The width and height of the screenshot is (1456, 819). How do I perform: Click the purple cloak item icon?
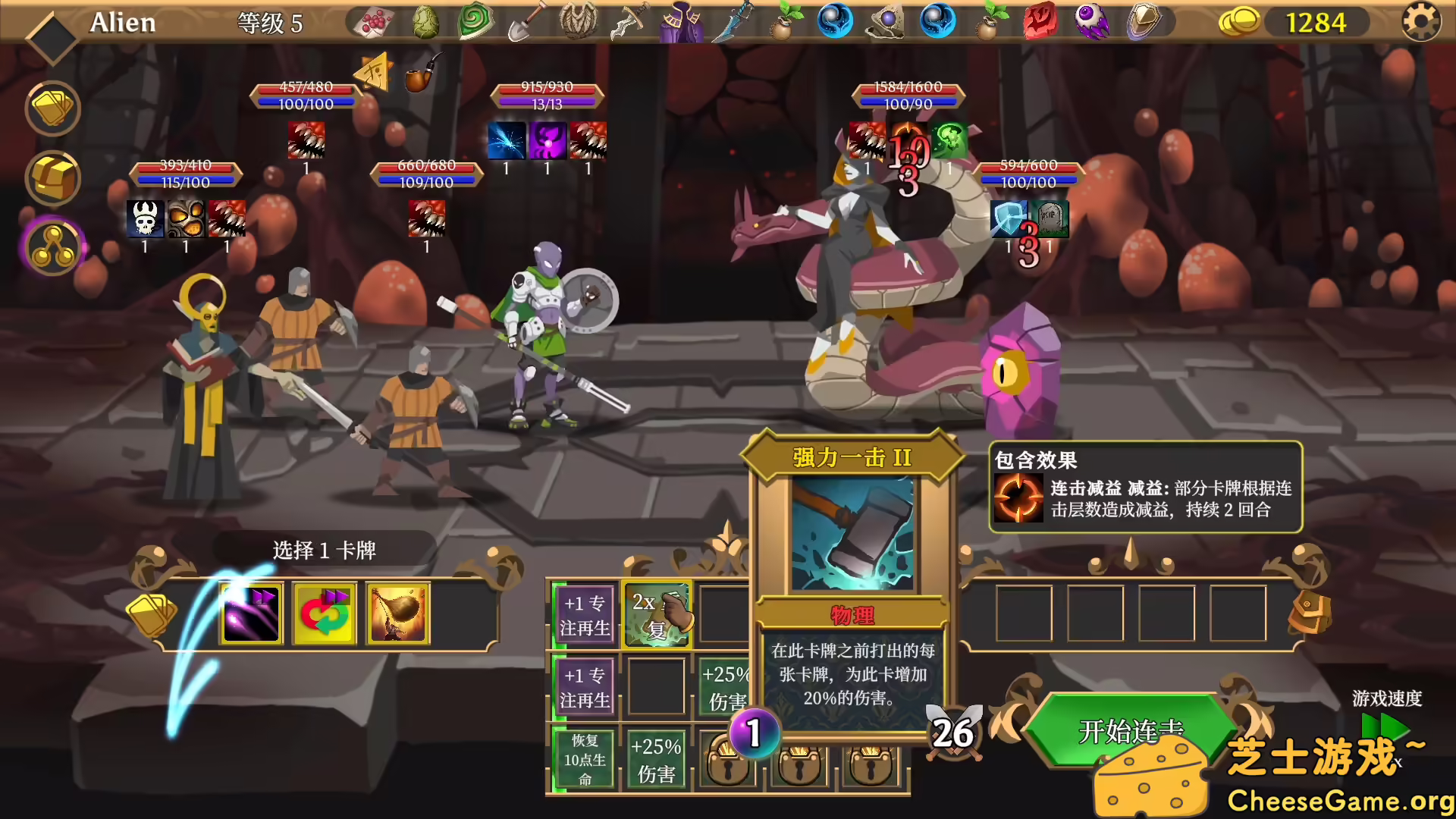click(x=679, y=21)
